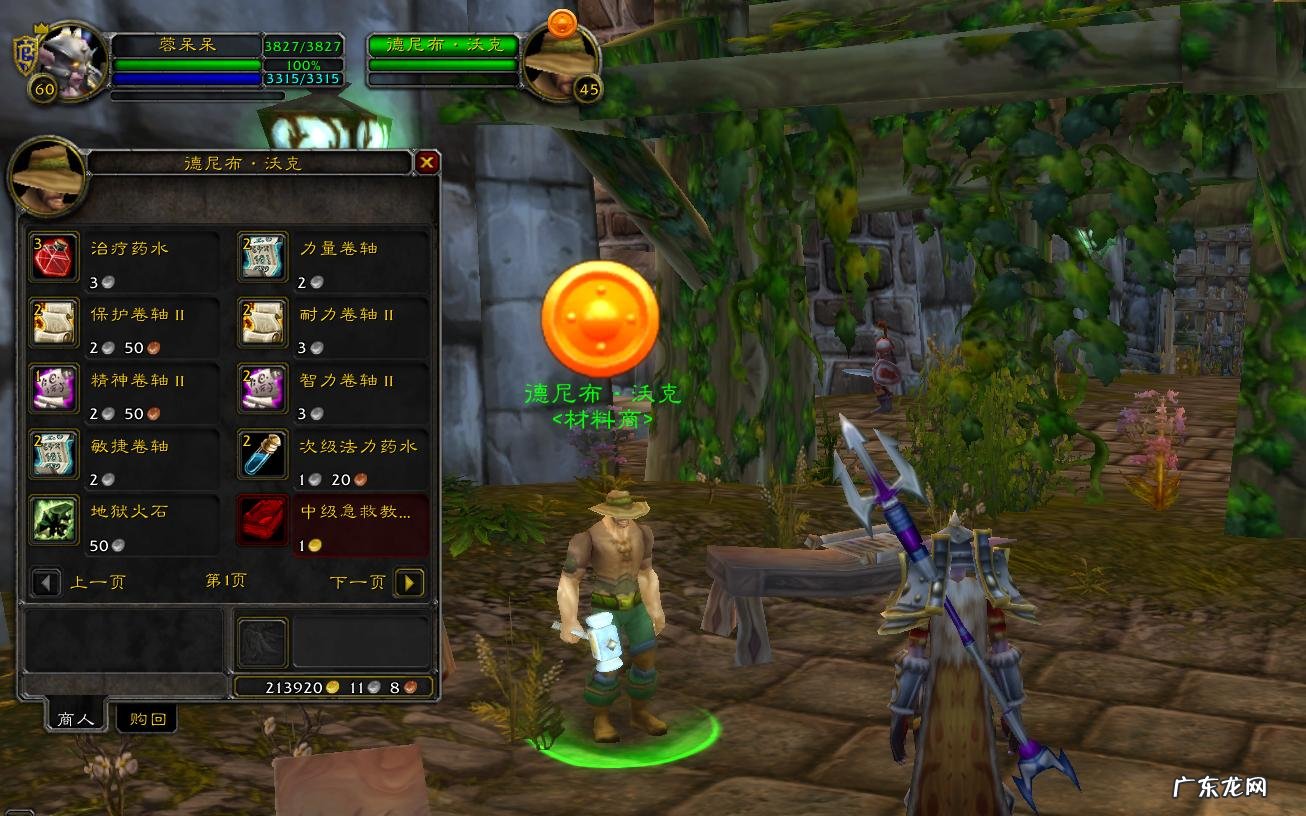
Task: Buy the 治疗药水 healing potion
Action: pyautogui.click(x=53, y=257)
